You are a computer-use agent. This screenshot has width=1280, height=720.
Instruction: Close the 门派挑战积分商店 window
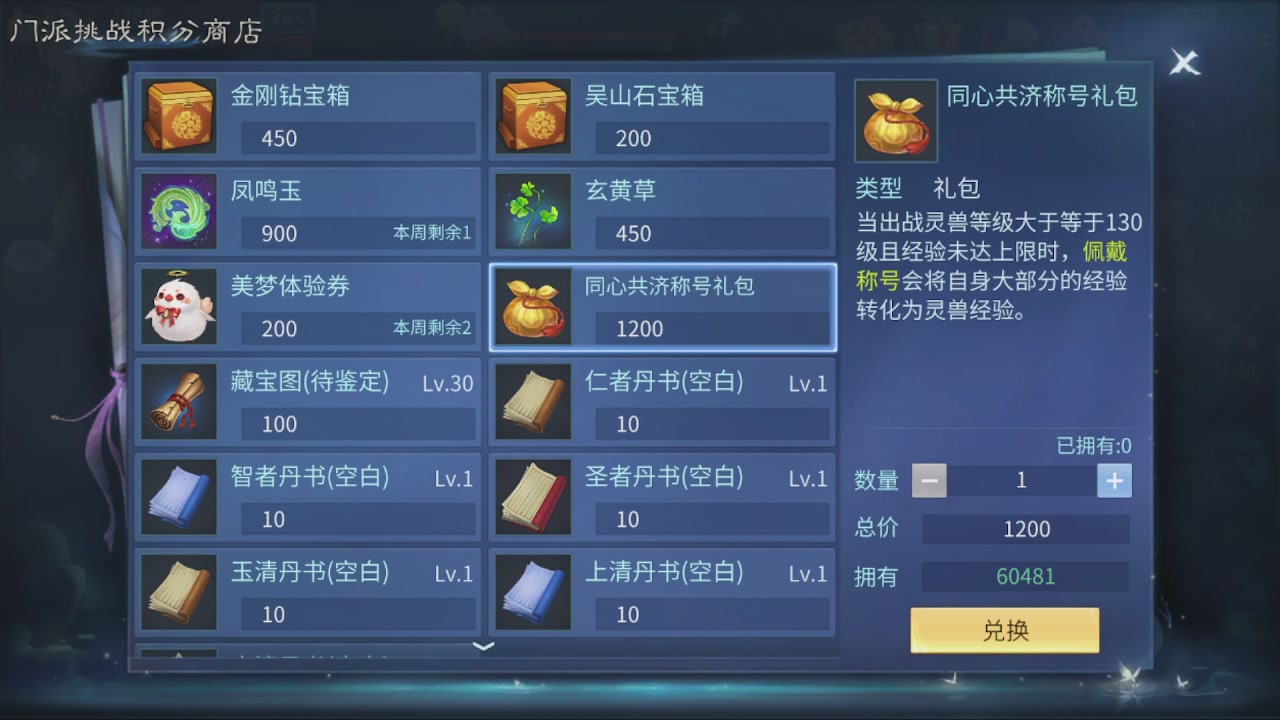[1184, 62]
